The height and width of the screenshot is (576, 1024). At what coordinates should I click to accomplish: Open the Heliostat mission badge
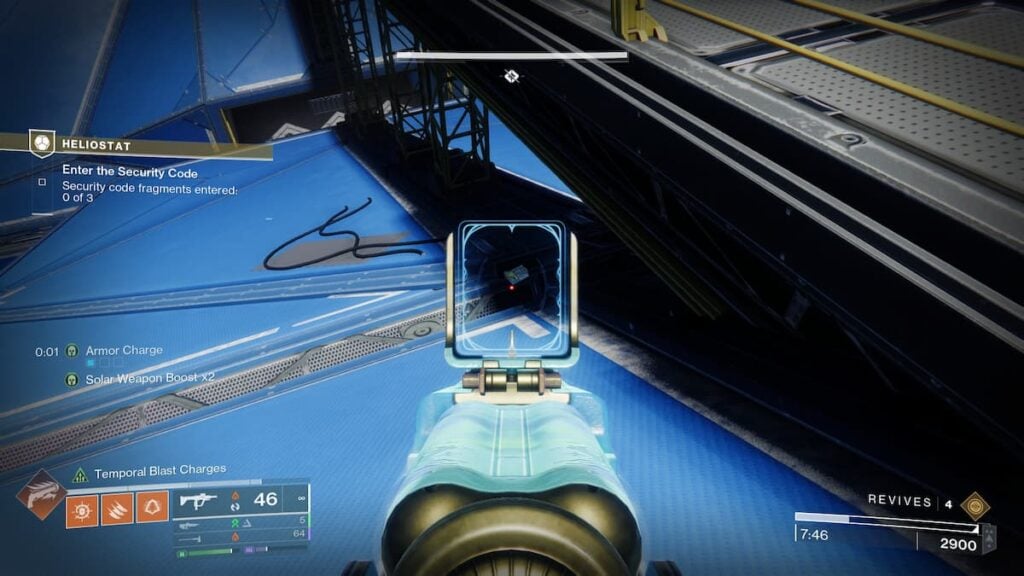coord(41,144)
